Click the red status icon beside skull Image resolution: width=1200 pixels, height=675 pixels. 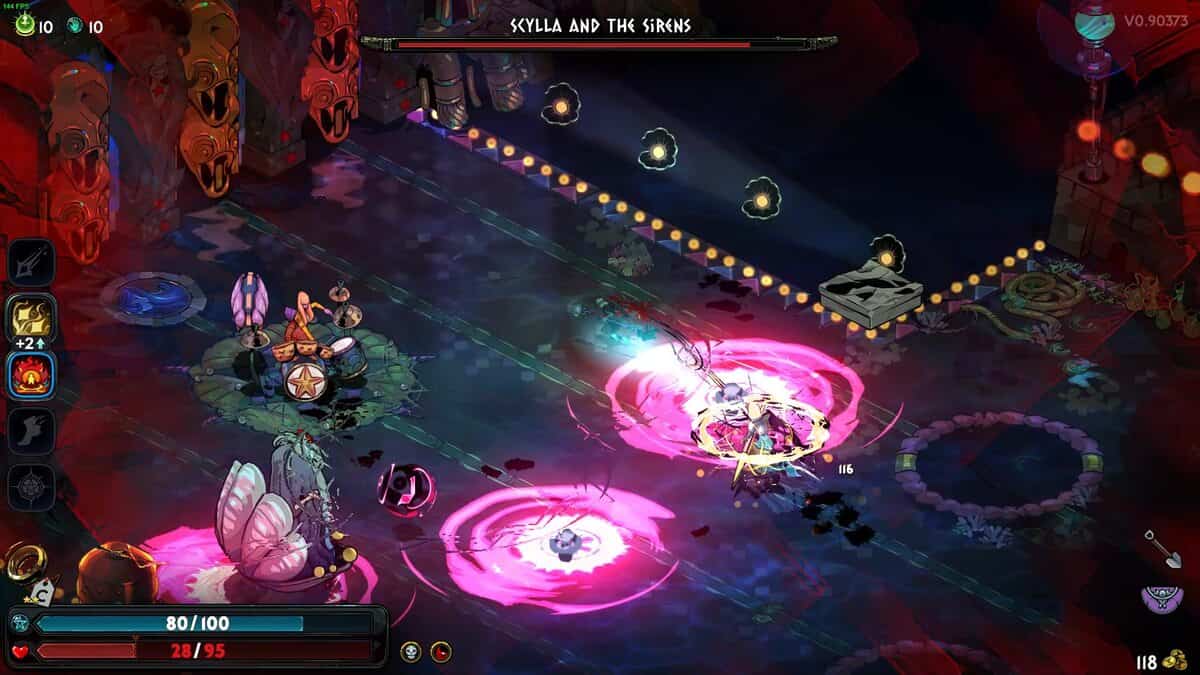(441, 652)
